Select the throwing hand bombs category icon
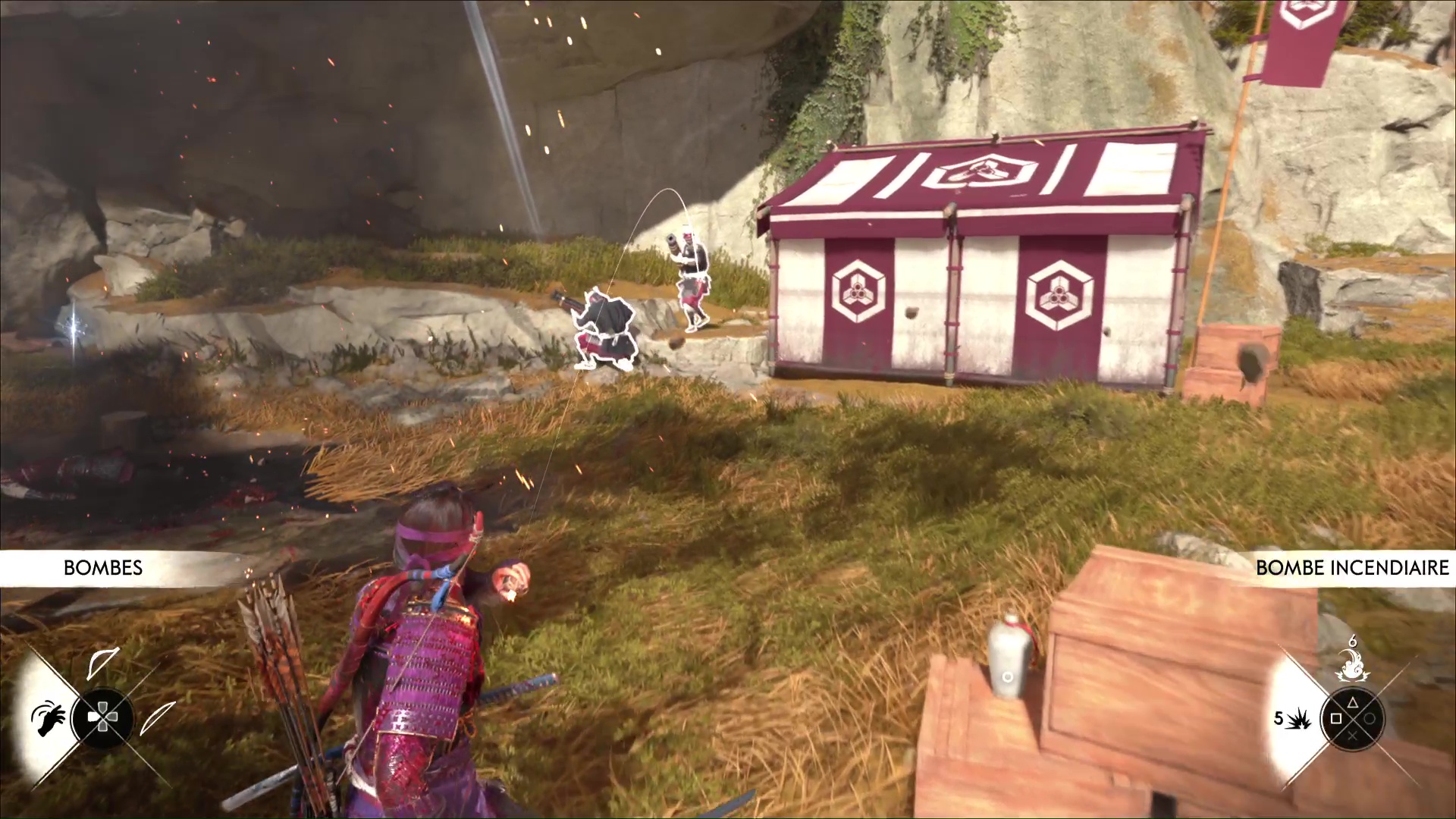The width and height of the screenshot is (1456, 819). coord(47,717)
